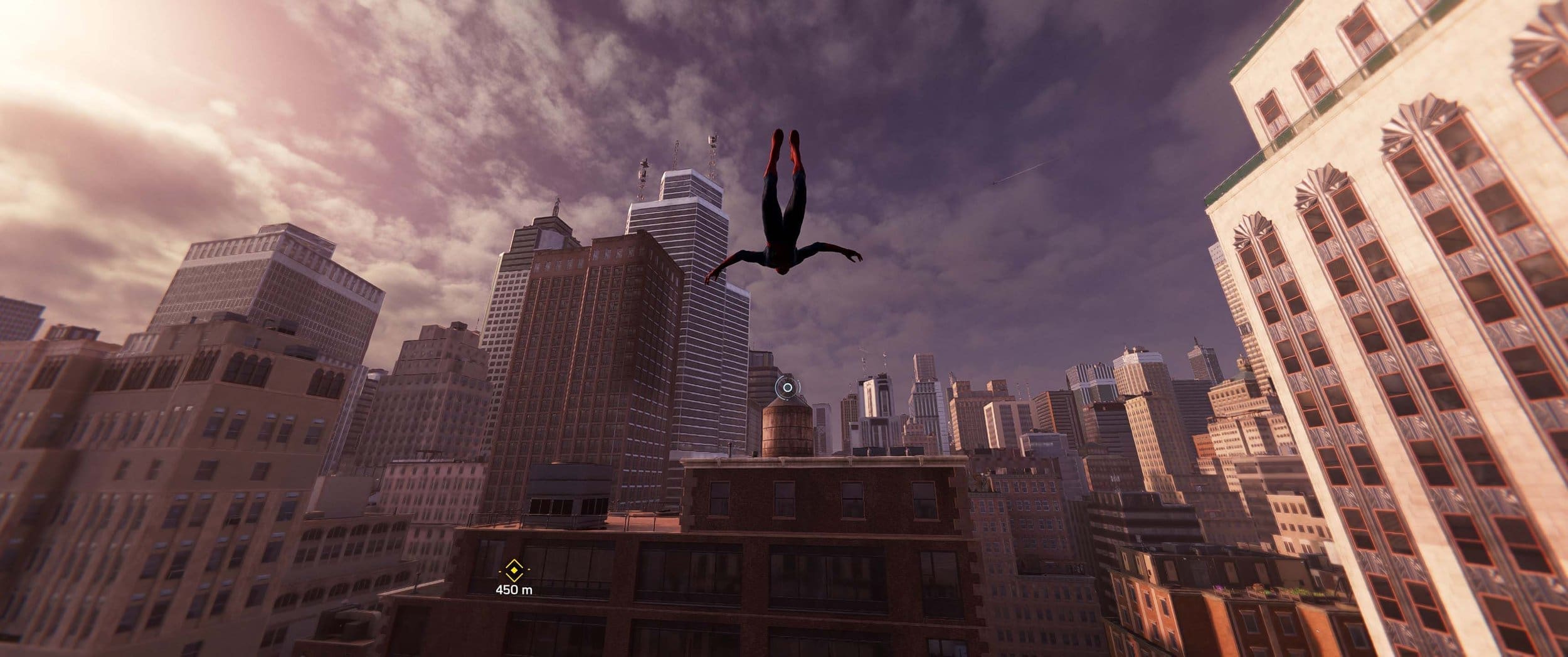This screenshot has width=1568, height=657.
Task: Click the circular targeting reticle above the water tower
Action: point(788,387)
